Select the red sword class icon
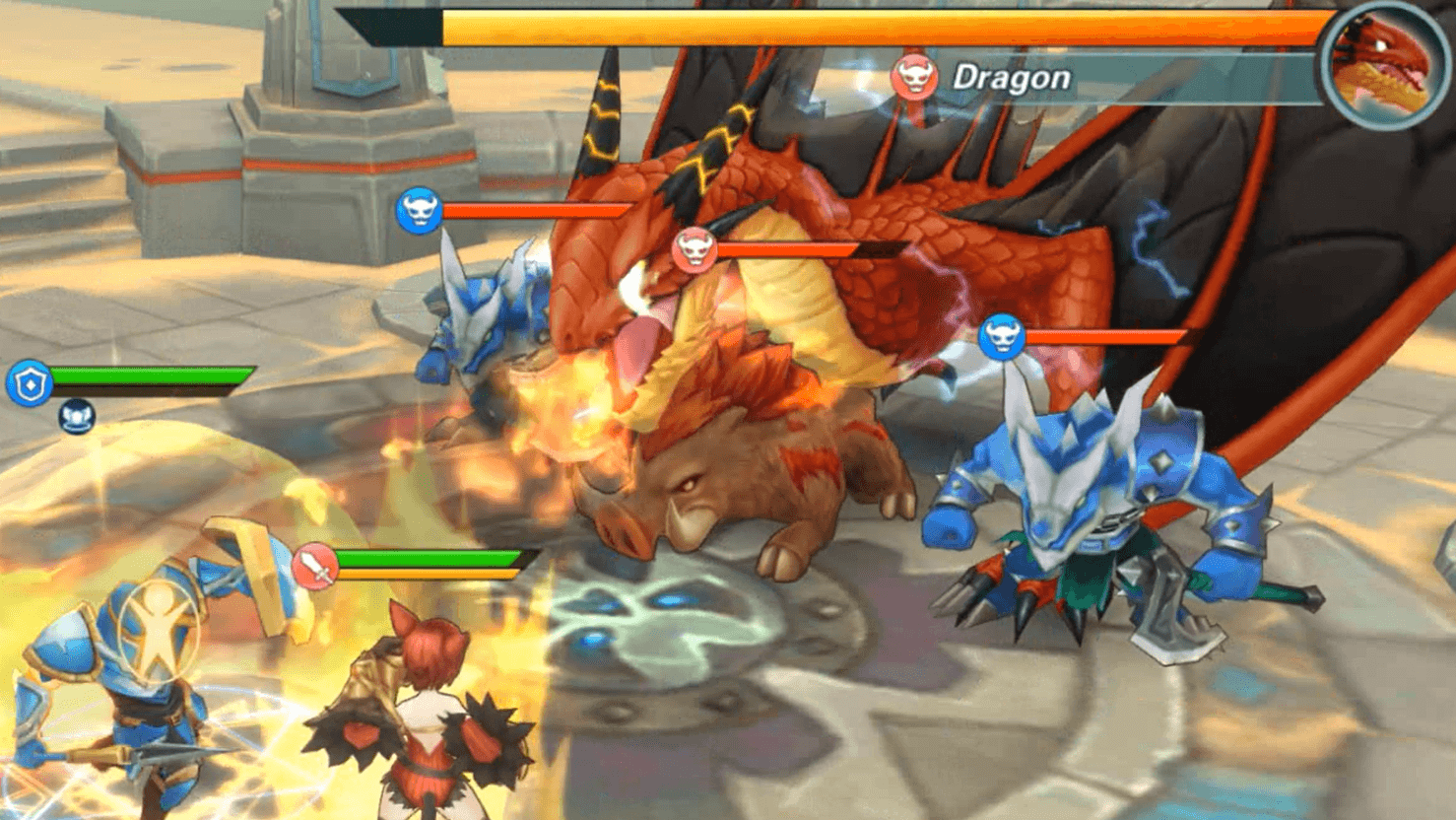 click(x=315, y=567)
